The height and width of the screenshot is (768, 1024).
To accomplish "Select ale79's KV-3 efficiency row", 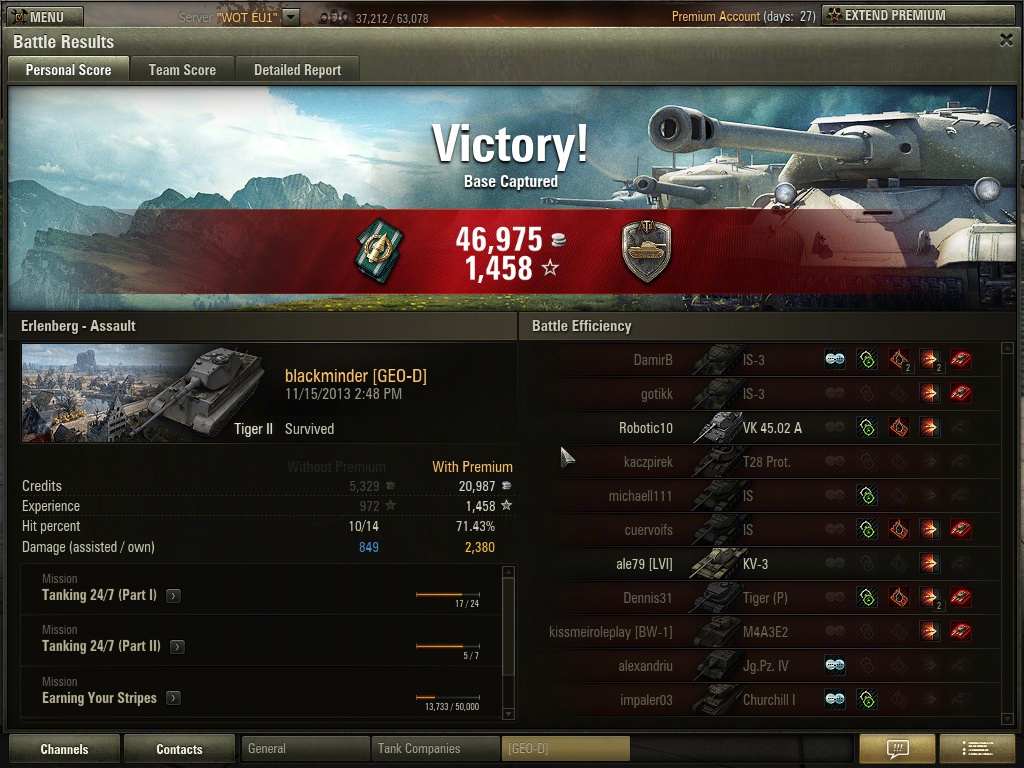I will (x=760, y=564).
